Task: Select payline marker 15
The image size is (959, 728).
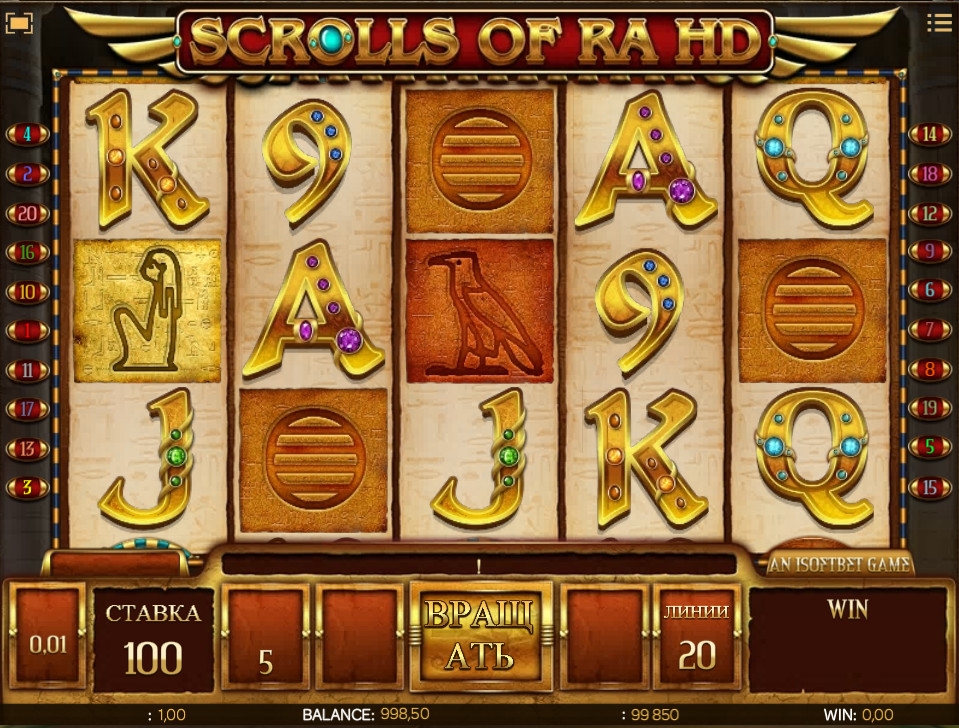Action: click(x=930, y=488)
